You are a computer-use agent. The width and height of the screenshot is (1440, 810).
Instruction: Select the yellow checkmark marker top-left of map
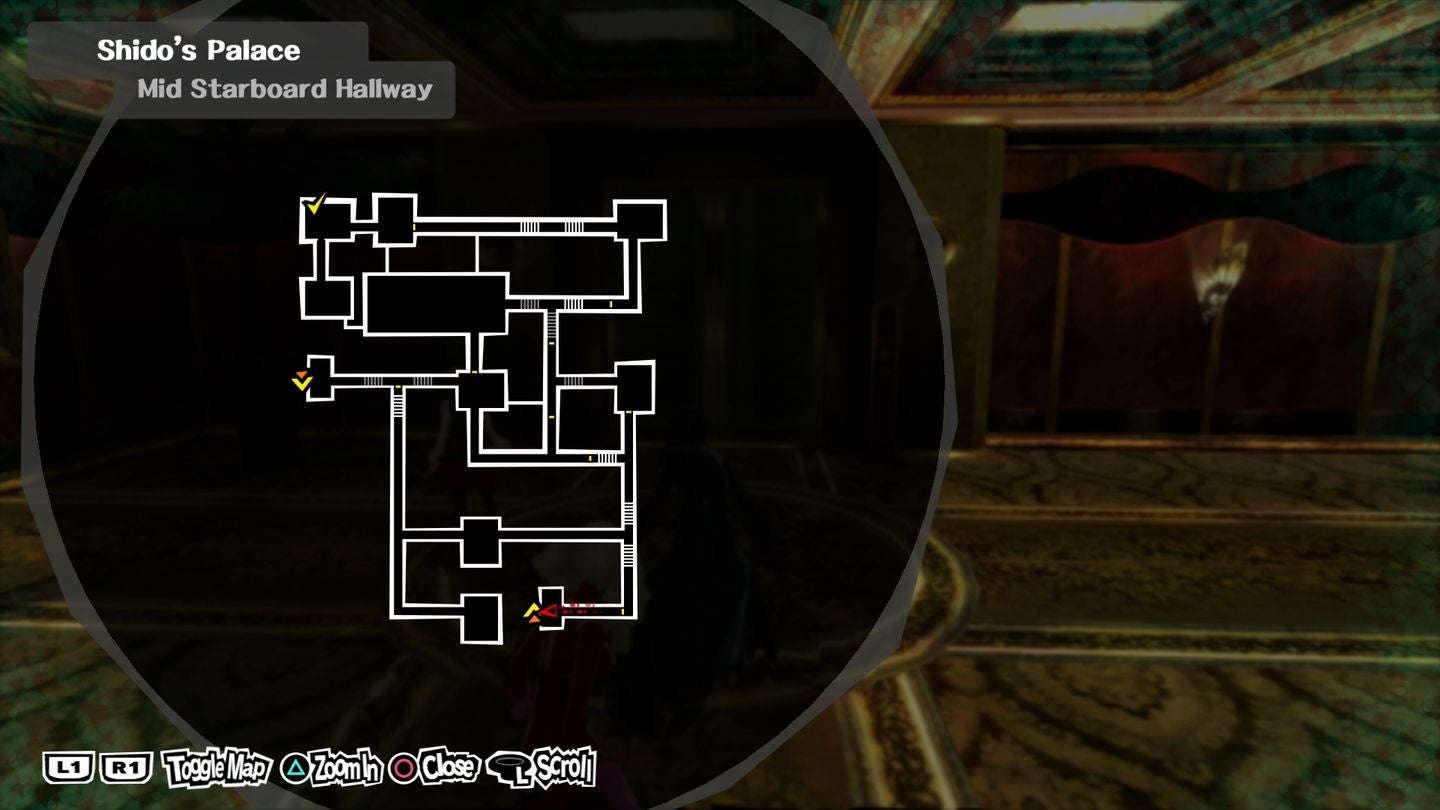click(x=314, y=205)
